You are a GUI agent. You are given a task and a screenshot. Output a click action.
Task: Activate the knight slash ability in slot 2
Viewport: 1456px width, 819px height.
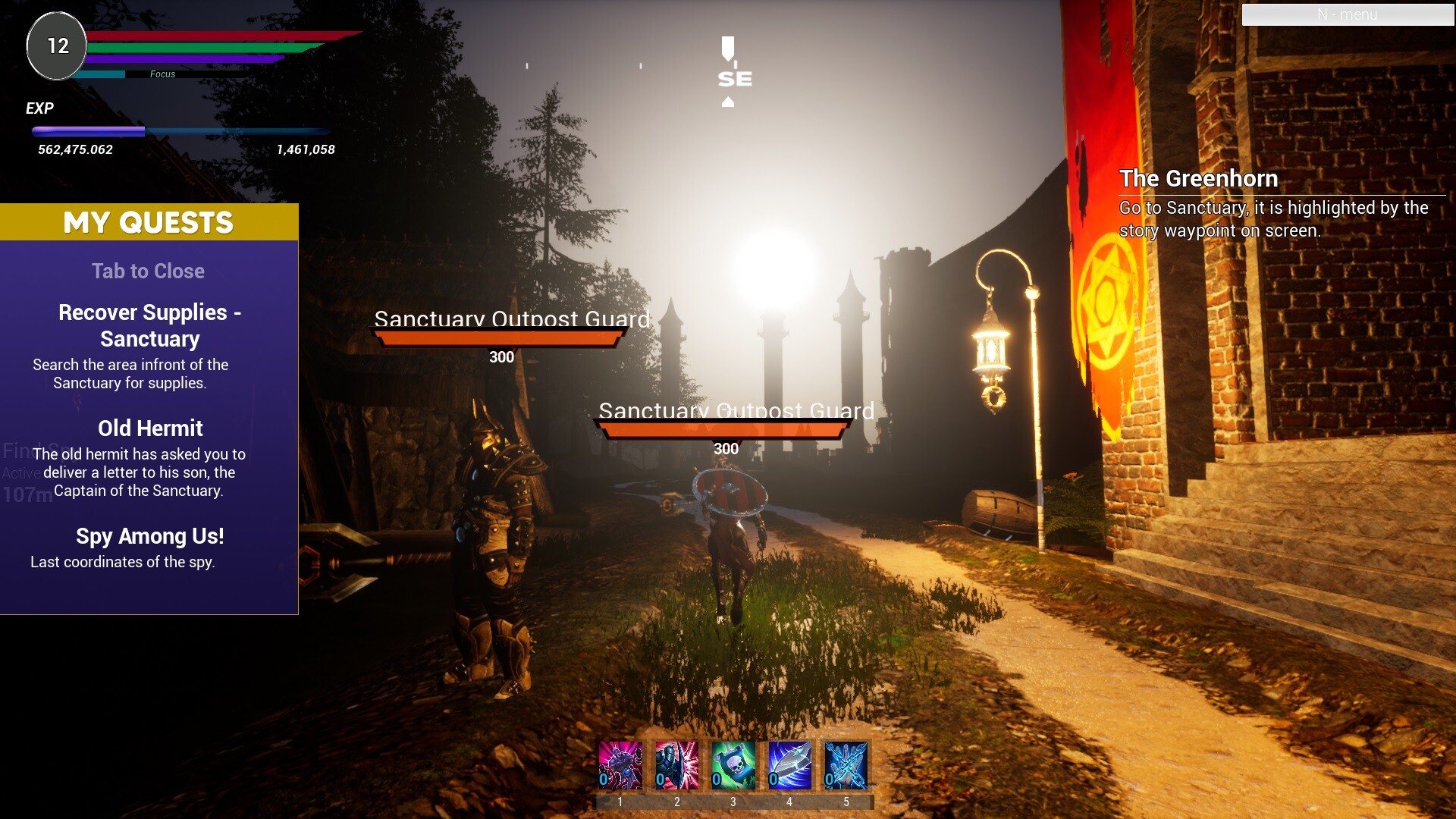coord(676,766)
